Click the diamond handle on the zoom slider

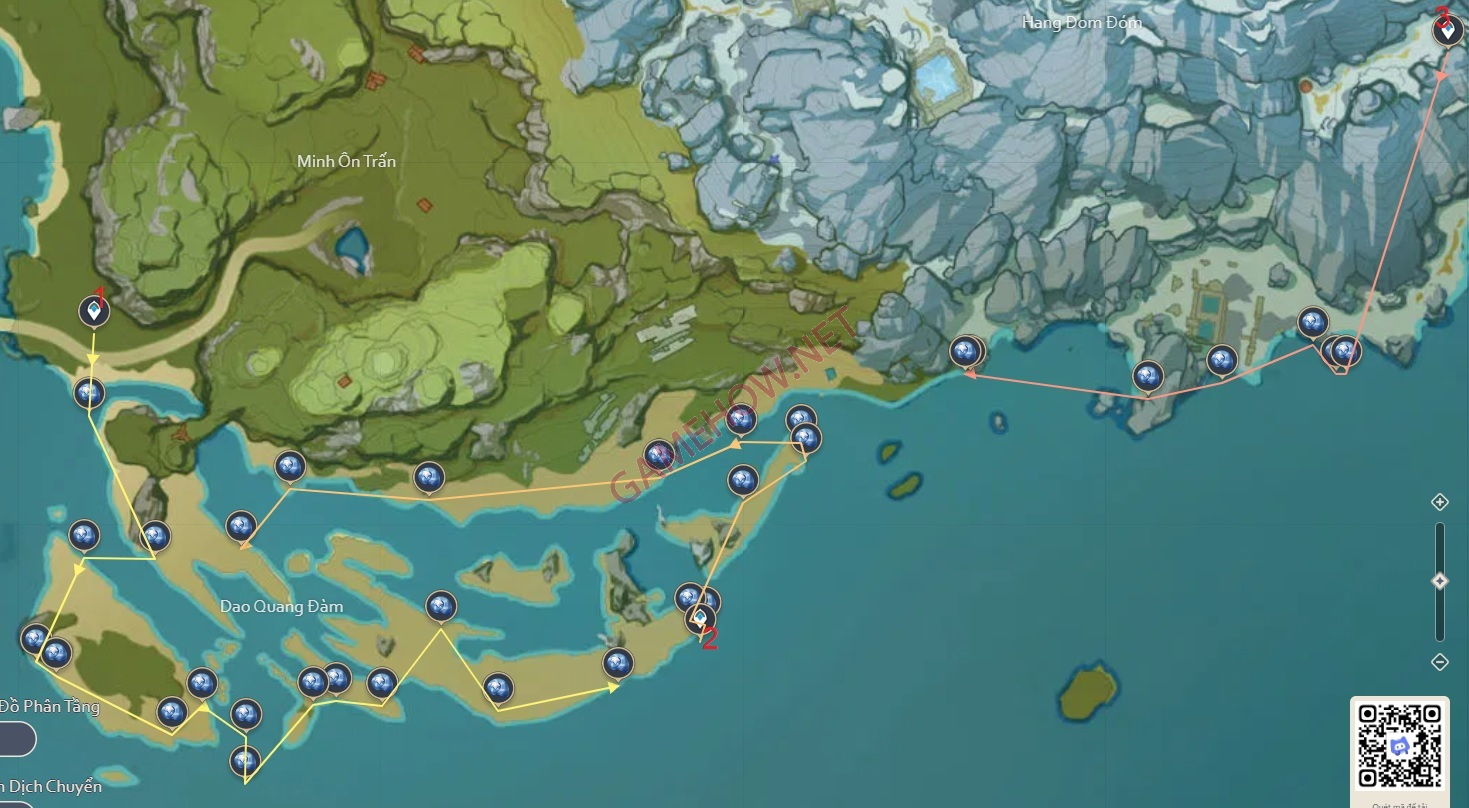tap(1440, 581)
